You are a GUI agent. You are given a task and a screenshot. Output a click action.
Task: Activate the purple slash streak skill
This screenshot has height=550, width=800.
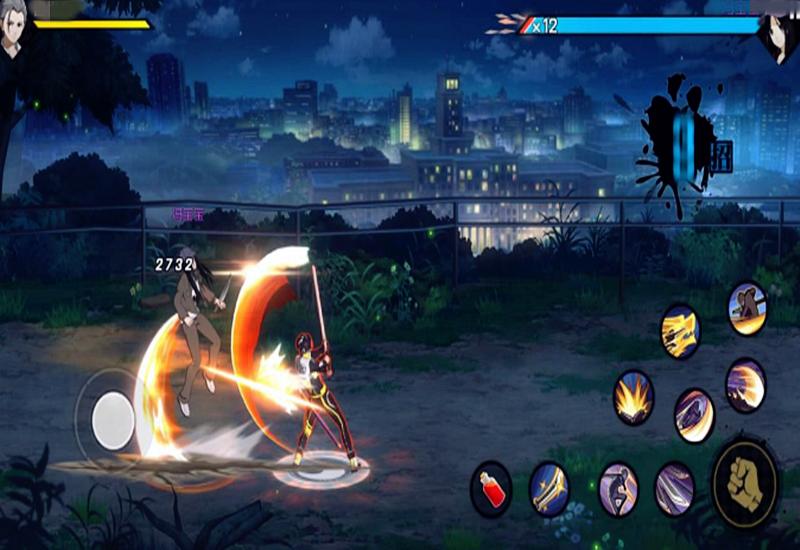675,489
